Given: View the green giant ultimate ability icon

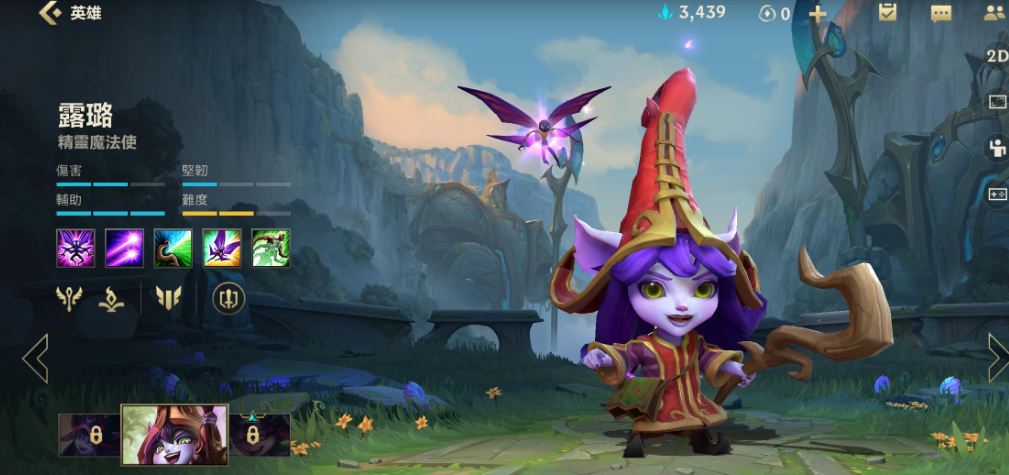Looking at the screenshot, I should click(x=271, y=248).
